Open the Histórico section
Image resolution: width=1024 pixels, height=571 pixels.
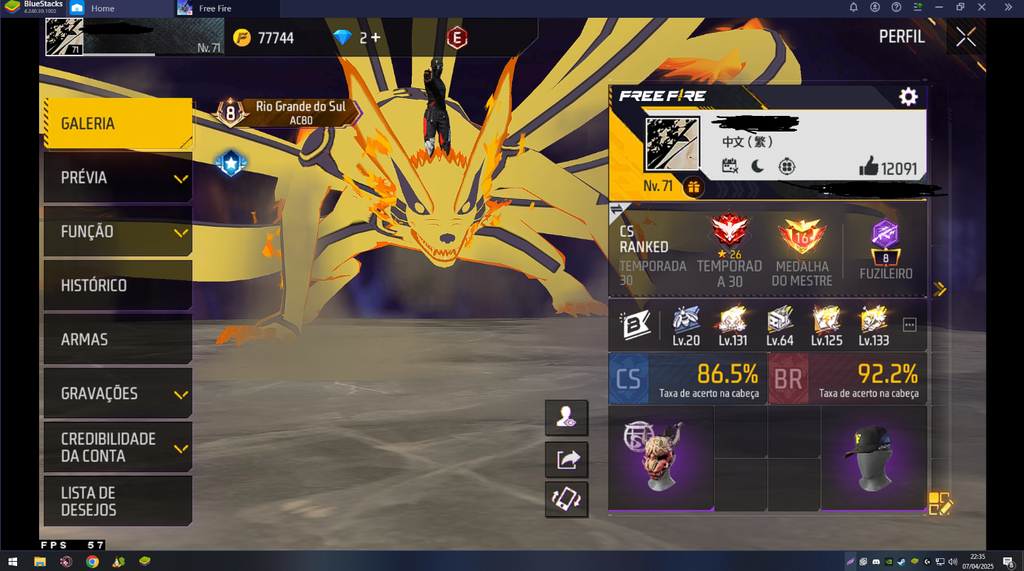(116, 286)
